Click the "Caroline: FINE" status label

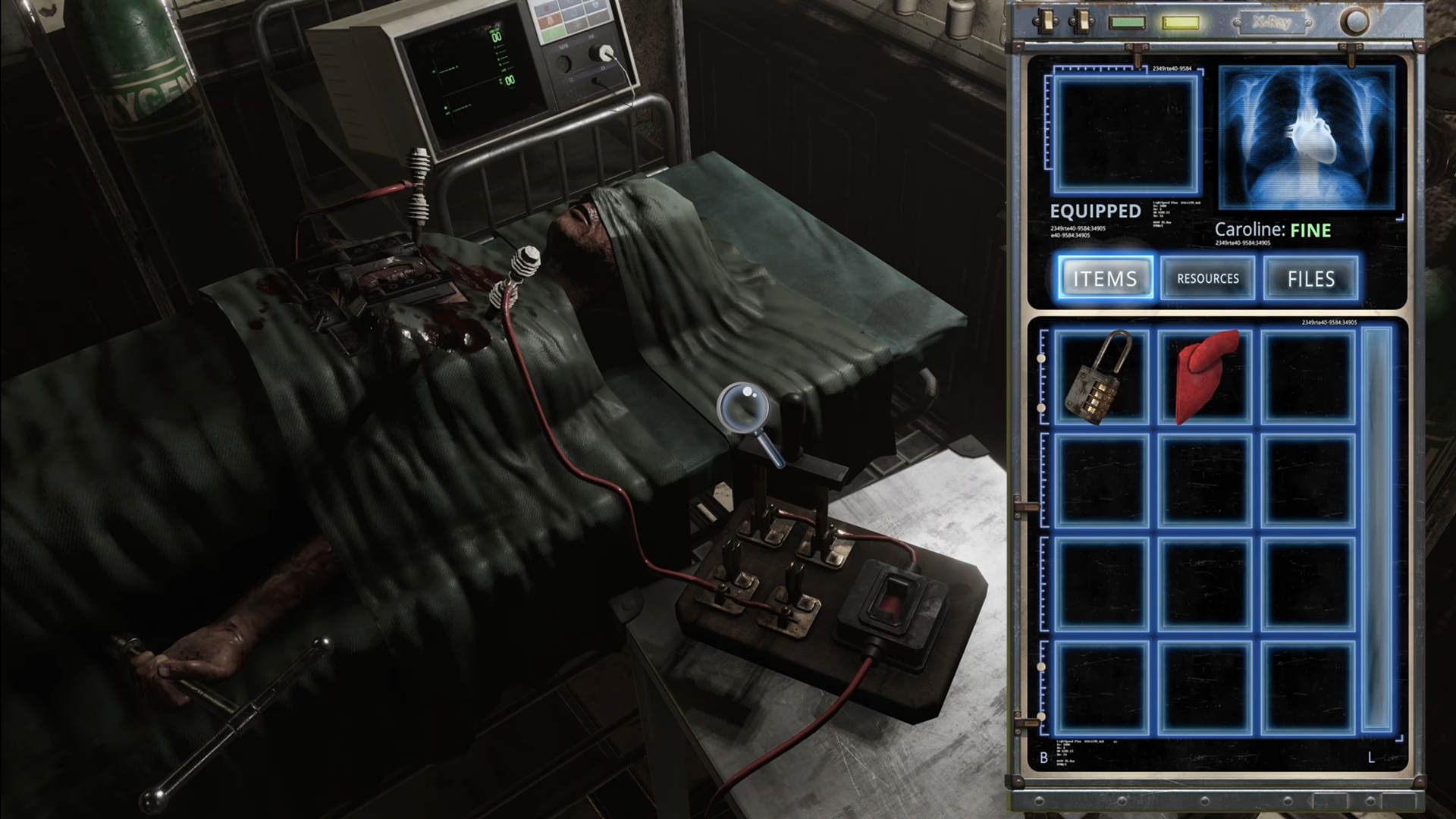[1272, 230]
